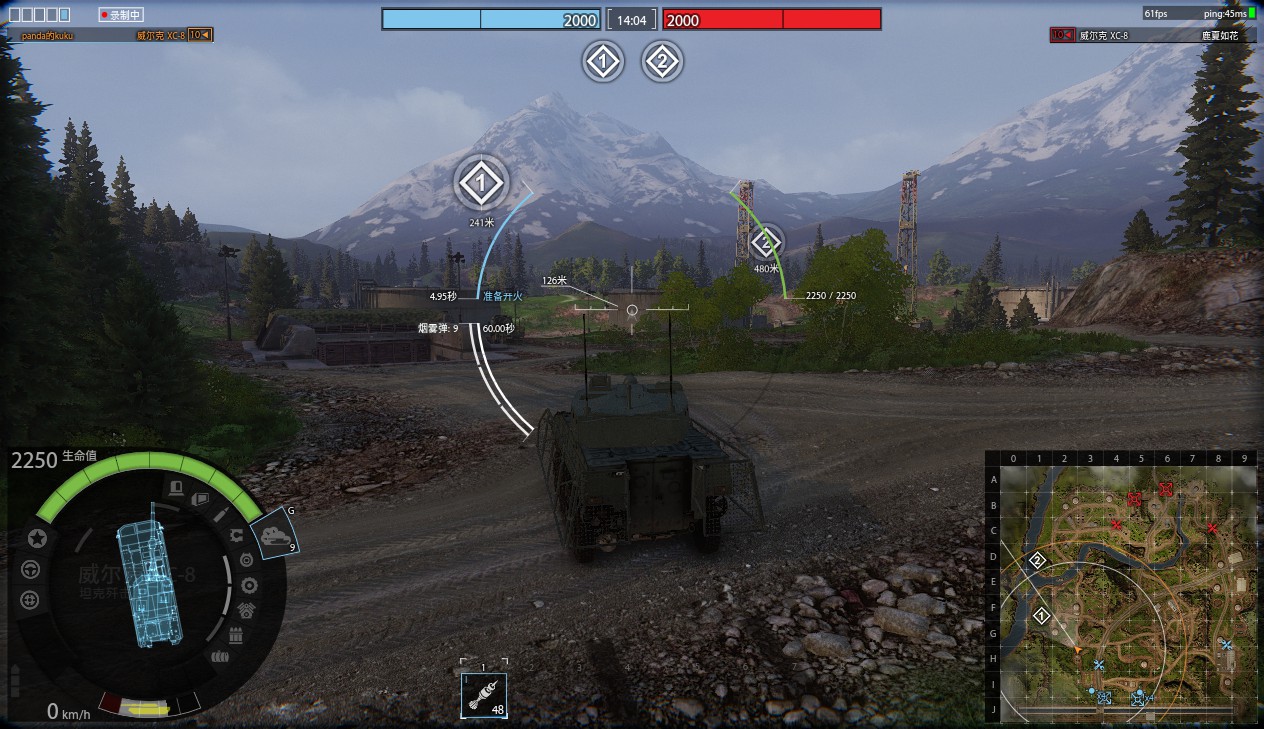Select the shell ammo slot with 48 rounds
The image size is (1264, 729).
coord(484,694)
